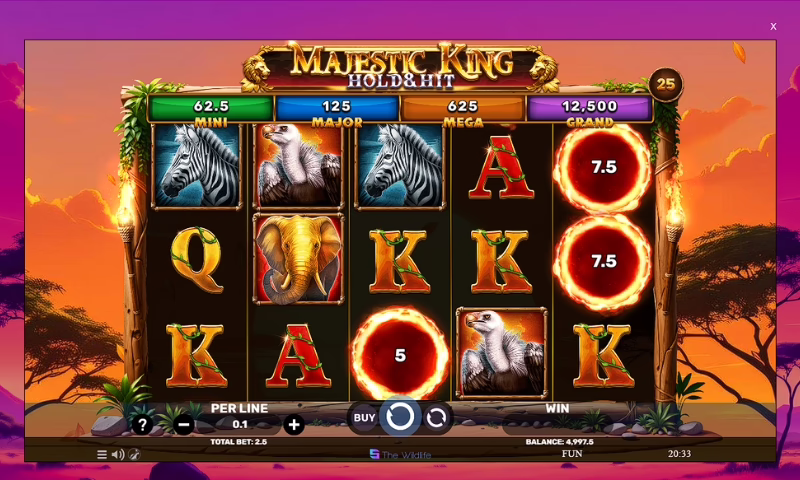The image size is (800, 480).
Task: Spin the reels
Action: click(x=400, y=416)
